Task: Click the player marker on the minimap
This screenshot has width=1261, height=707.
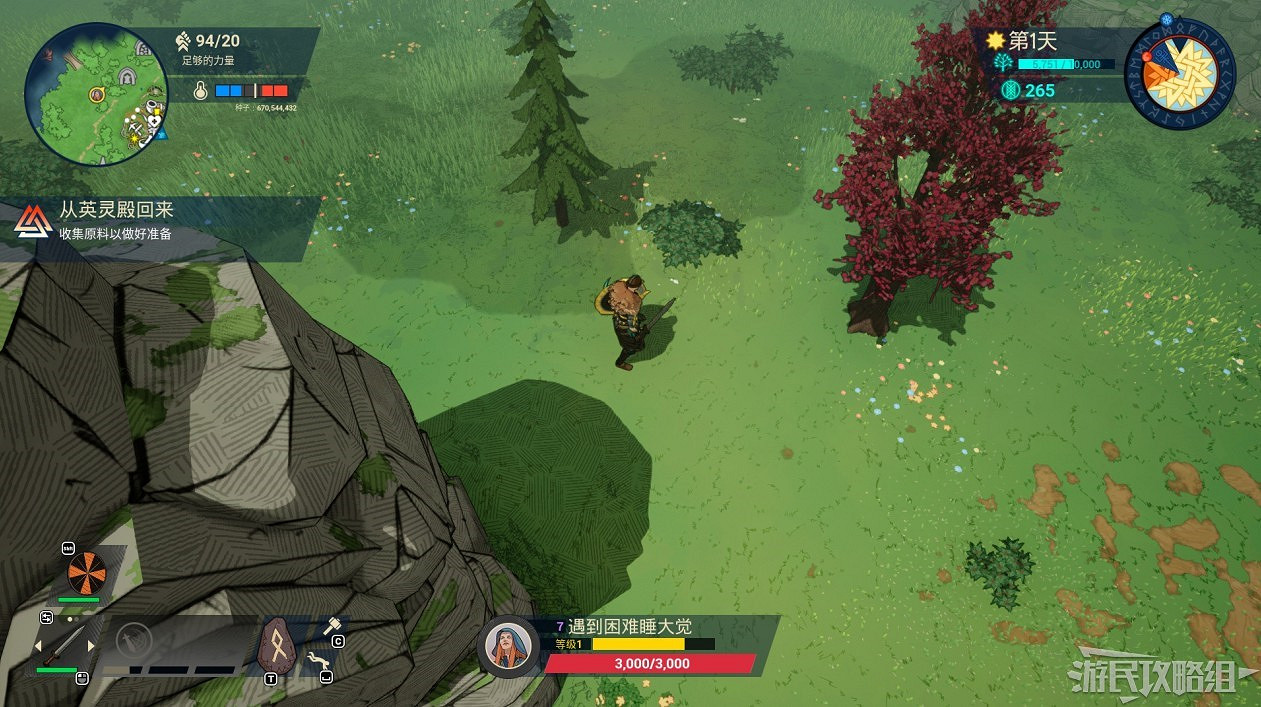Action: tap(98, 94)
